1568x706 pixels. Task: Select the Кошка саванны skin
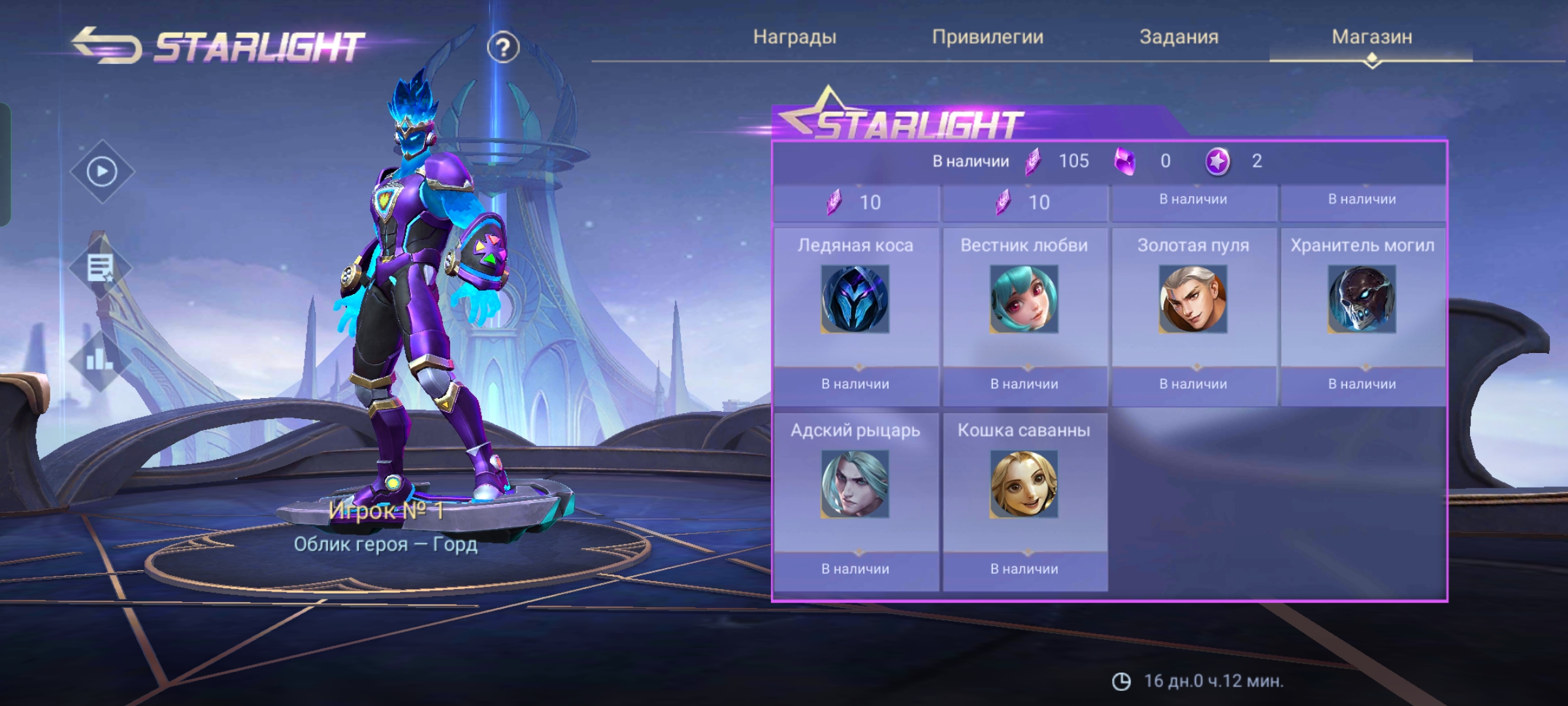coord(1024,484)
